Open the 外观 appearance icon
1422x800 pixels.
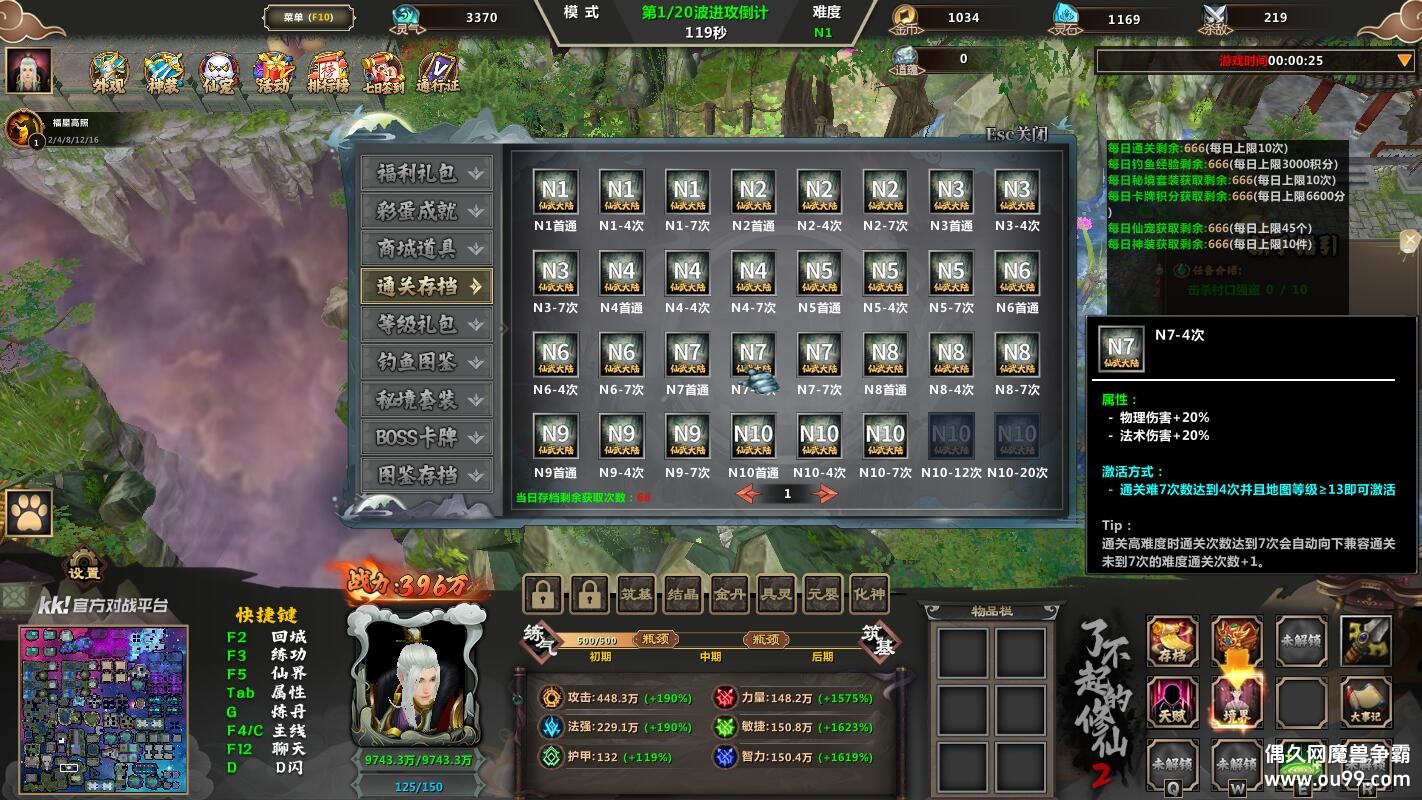tap(109, 72)
